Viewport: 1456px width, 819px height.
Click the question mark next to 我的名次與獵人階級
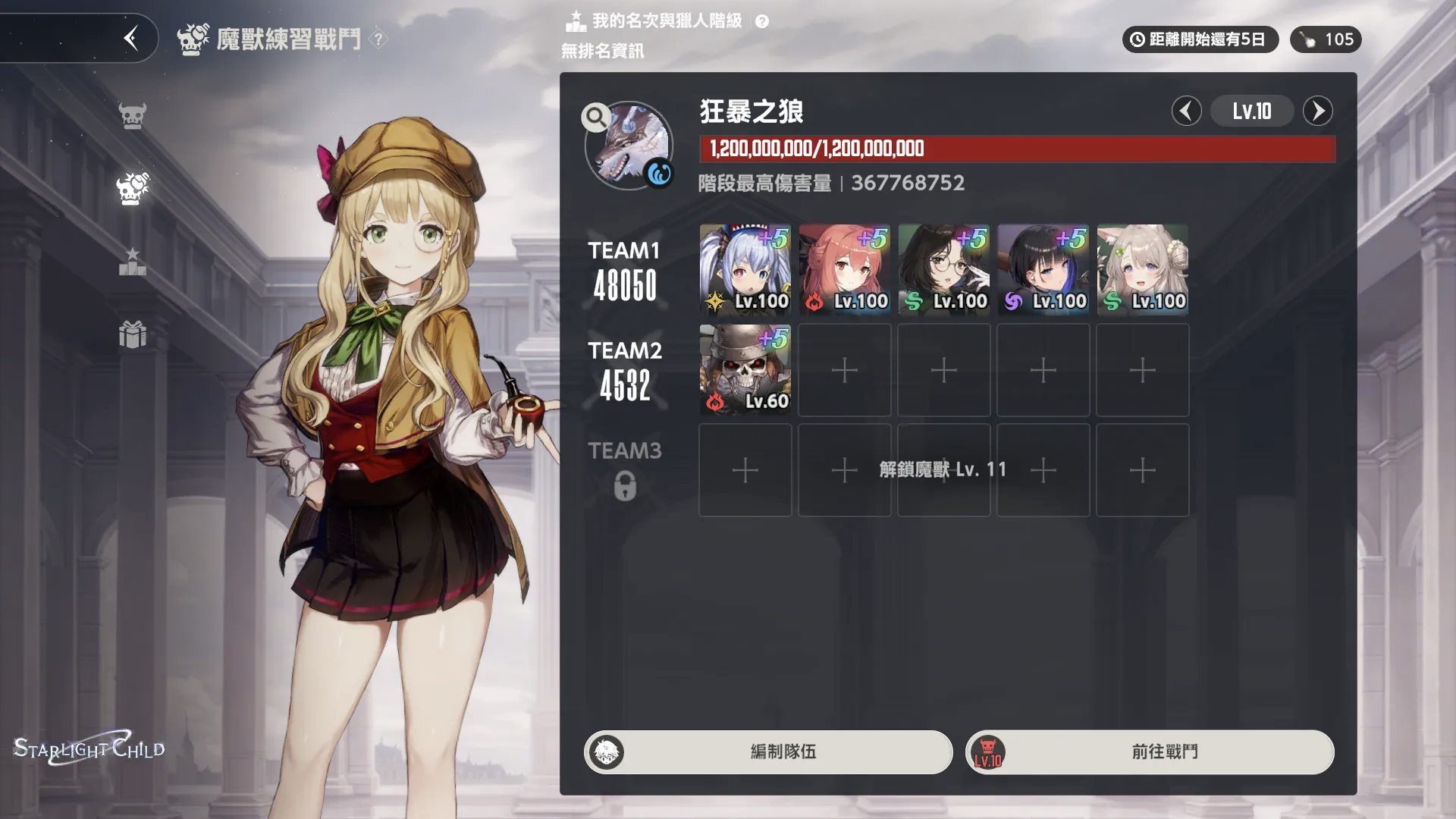click(761, 21)
